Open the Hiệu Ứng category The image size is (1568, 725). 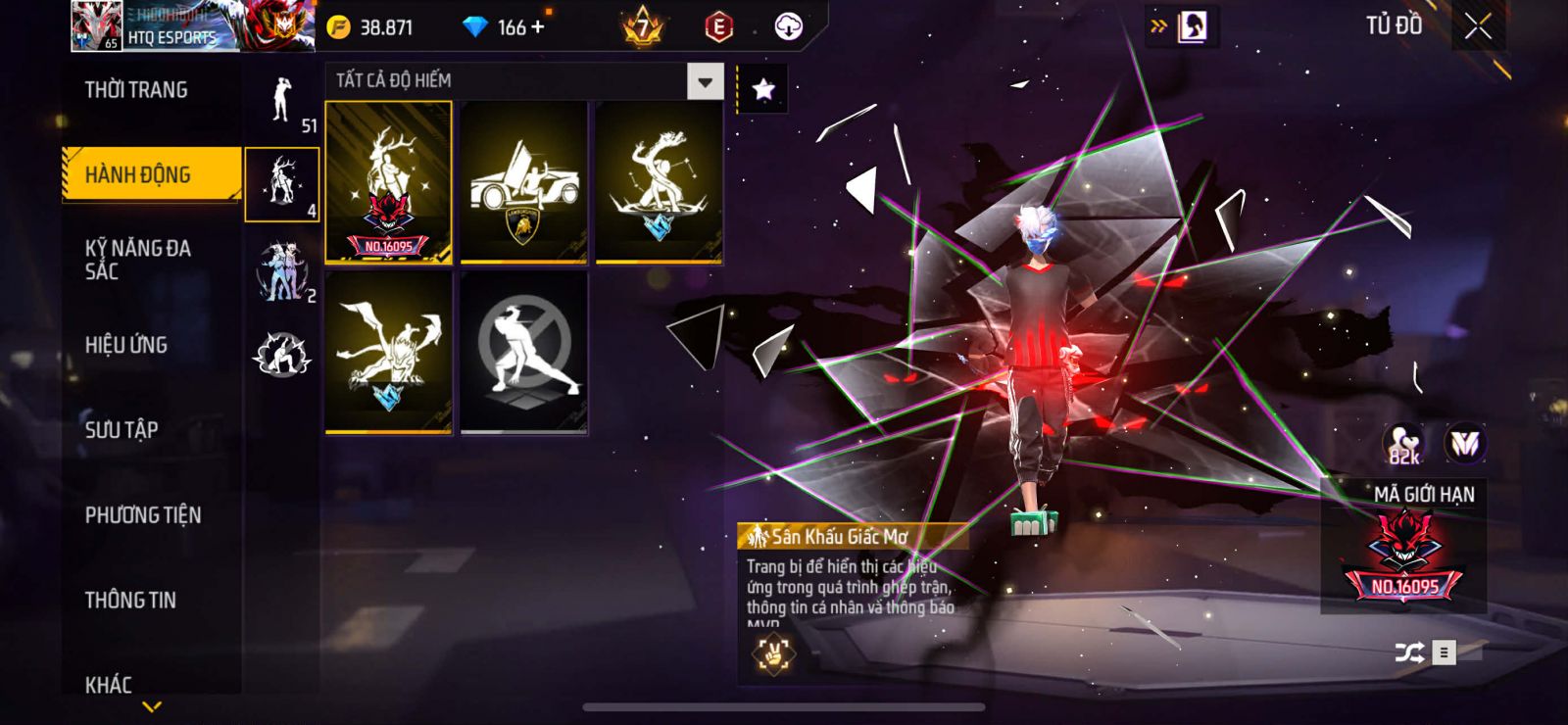(126, 345)
